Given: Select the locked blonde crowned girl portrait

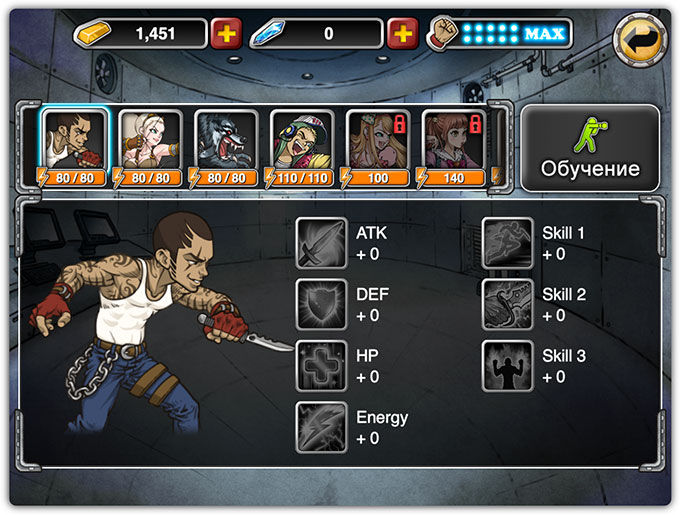Looking at the screenshot, I should 377,142.
